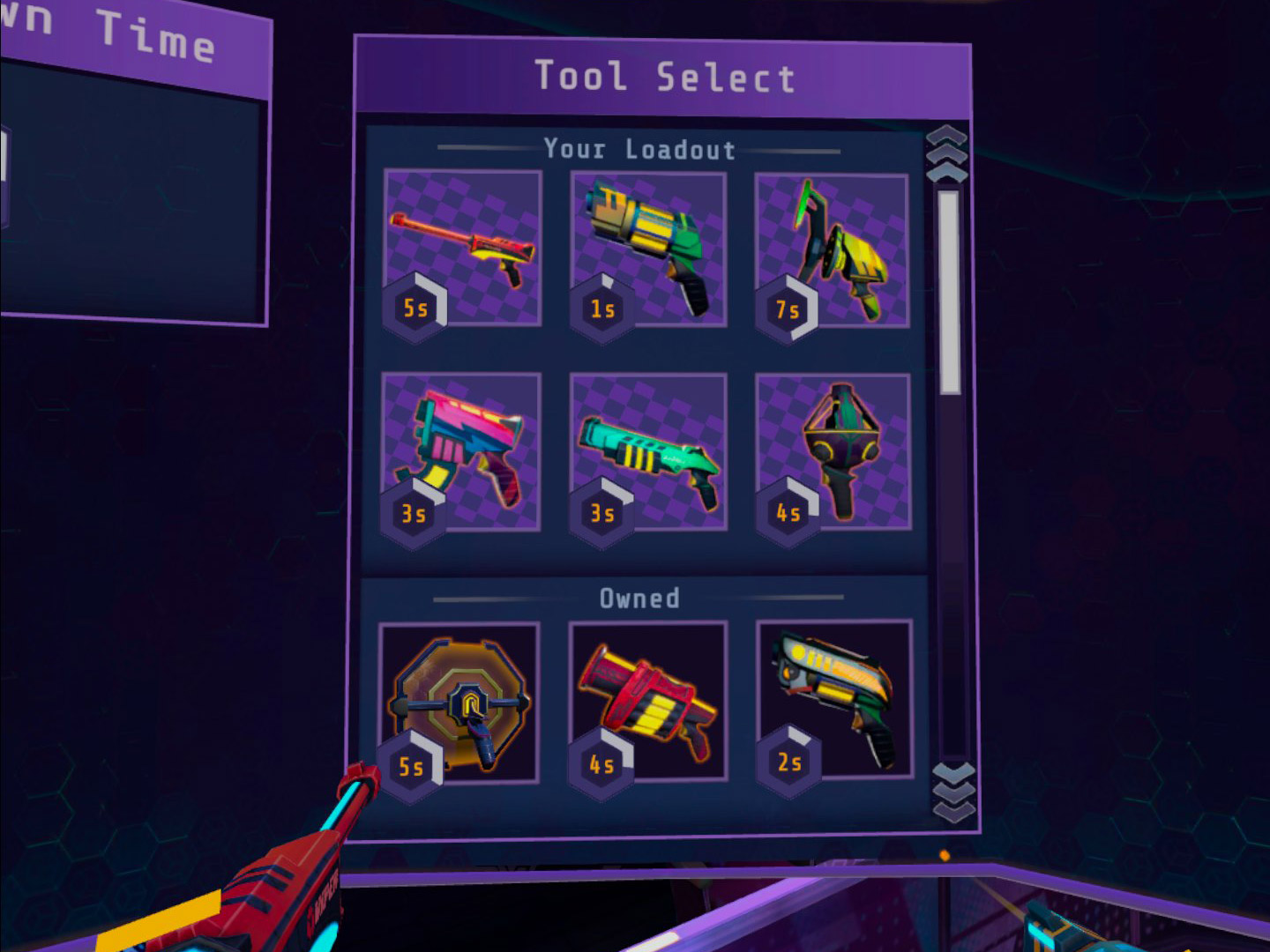Choose the teal shotgun with yellow stripes

click(649, 451)
